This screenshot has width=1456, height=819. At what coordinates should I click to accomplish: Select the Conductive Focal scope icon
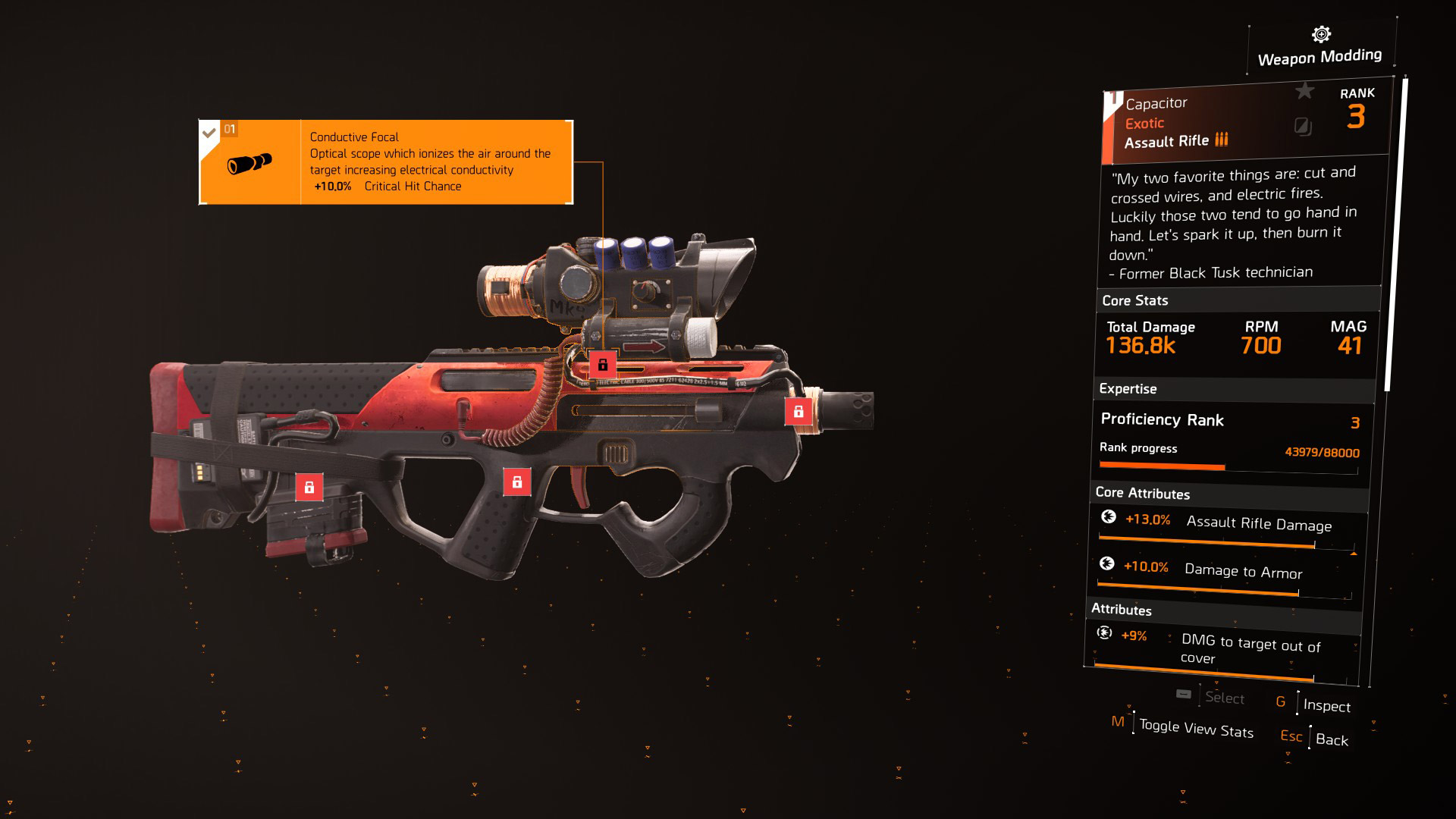click(250, 162)
